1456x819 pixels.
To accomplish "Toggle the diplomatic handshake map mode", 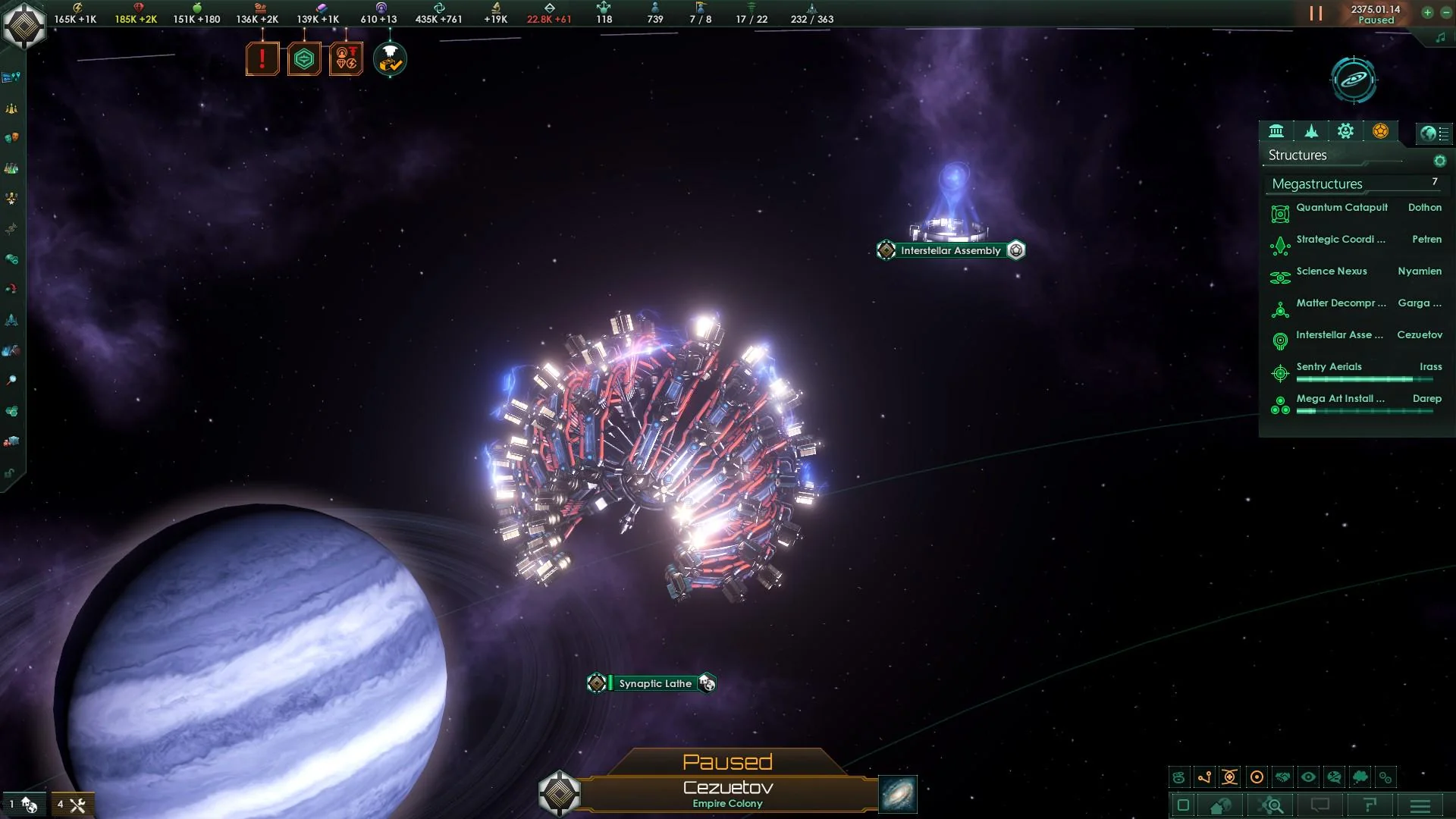I will (1282, 777).
